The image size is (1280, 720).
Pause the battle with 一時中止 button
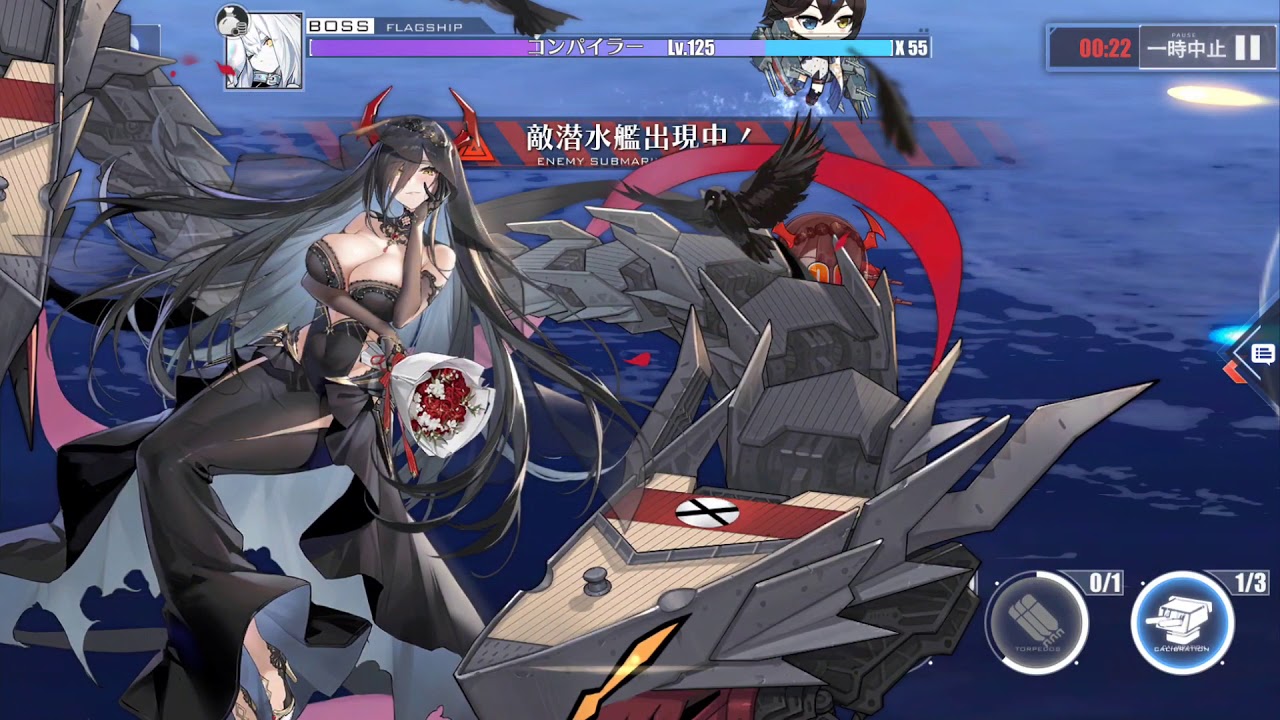click(x=1203, y=48)
